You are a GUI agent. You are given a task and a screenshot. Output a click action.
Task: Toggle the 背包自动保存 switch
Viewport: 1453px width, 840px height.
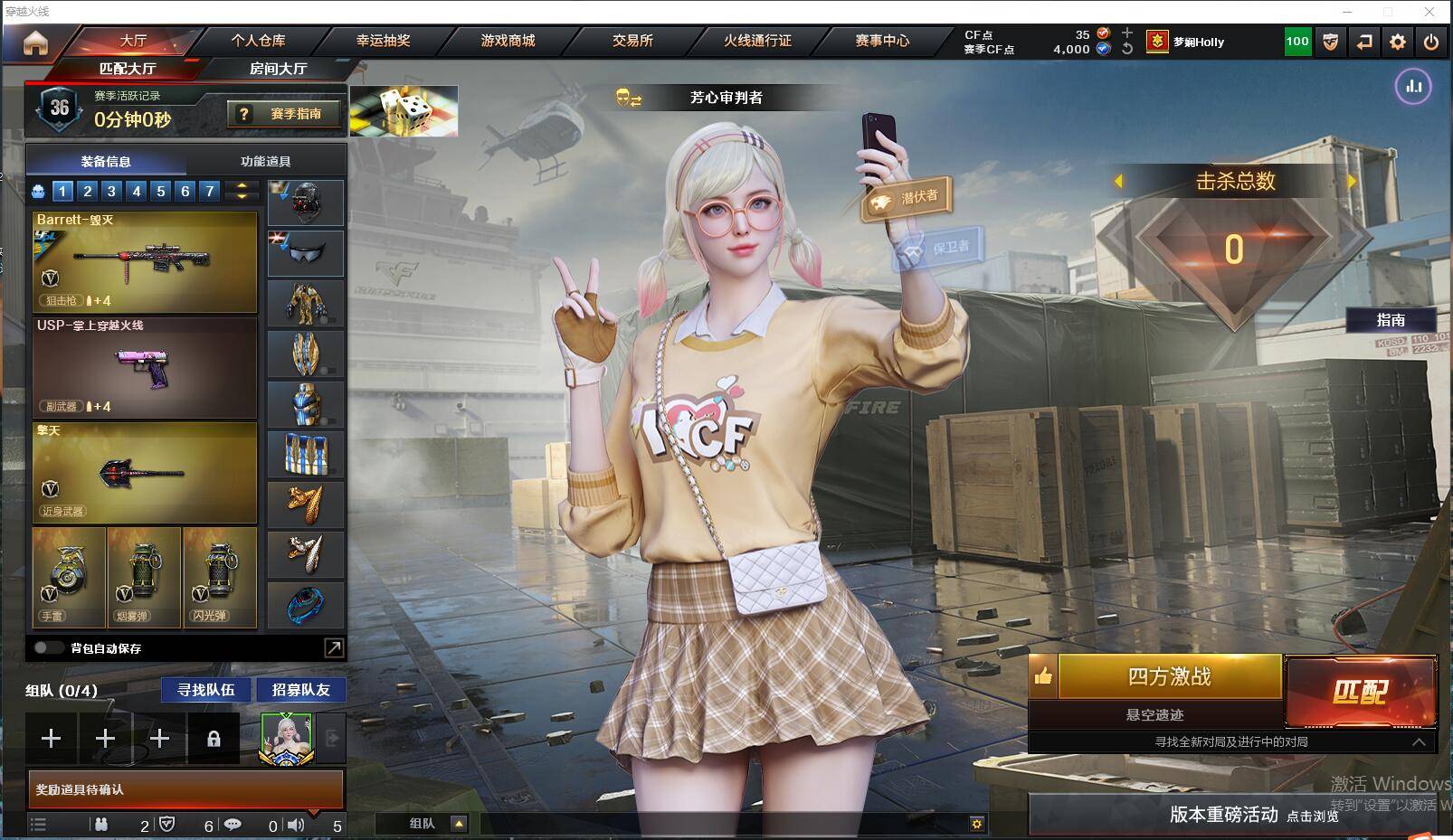coord(45,648)
